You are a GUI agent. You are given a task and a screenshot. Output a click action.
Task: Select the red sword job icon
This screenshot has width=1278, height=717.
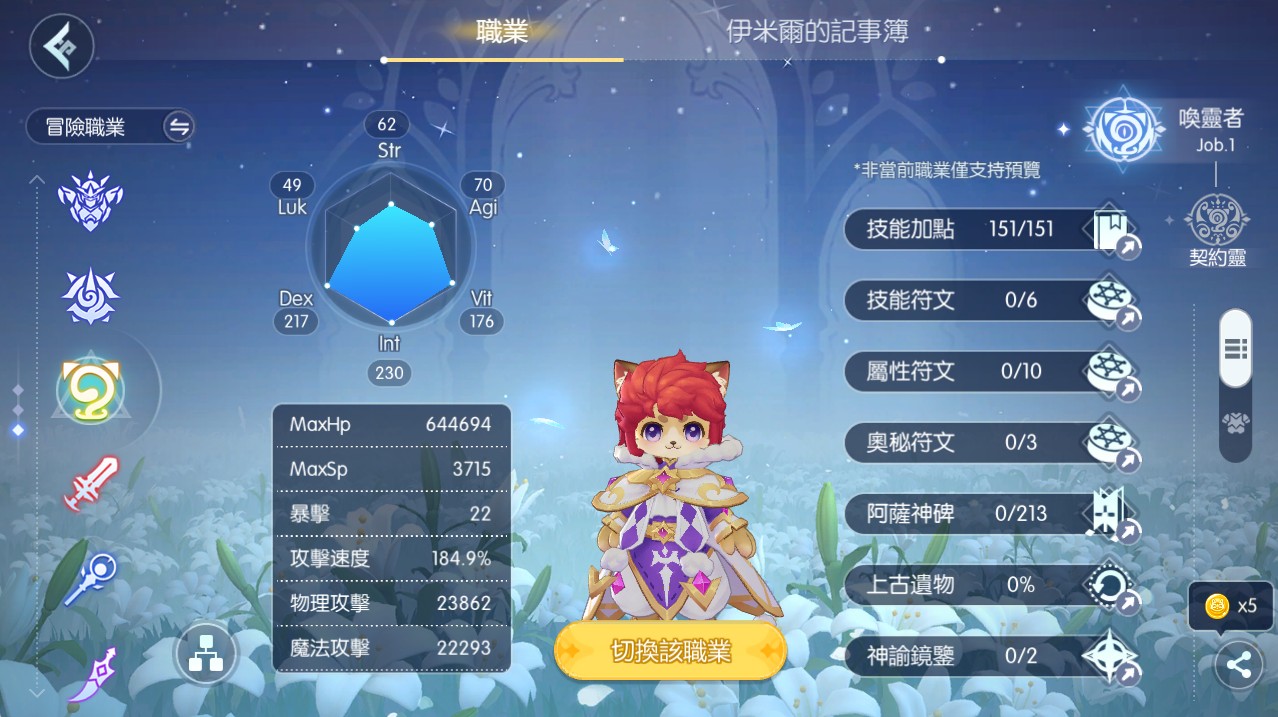(x=91, y=484)
